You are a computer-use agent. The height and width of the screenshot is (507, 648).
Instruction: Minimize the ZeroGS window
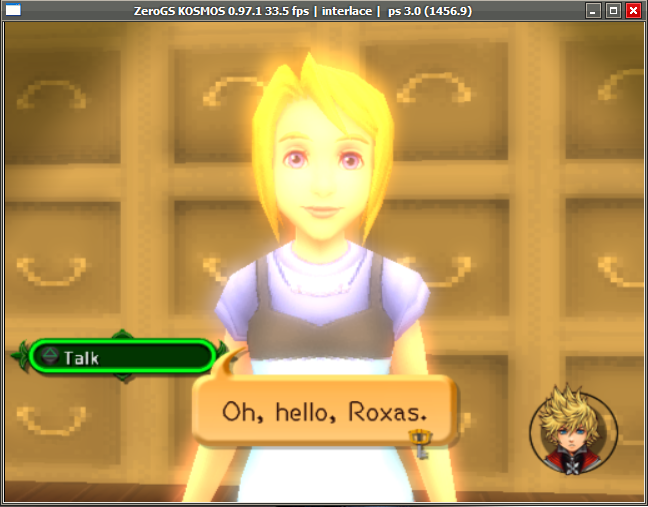click(x=594, y=11)
